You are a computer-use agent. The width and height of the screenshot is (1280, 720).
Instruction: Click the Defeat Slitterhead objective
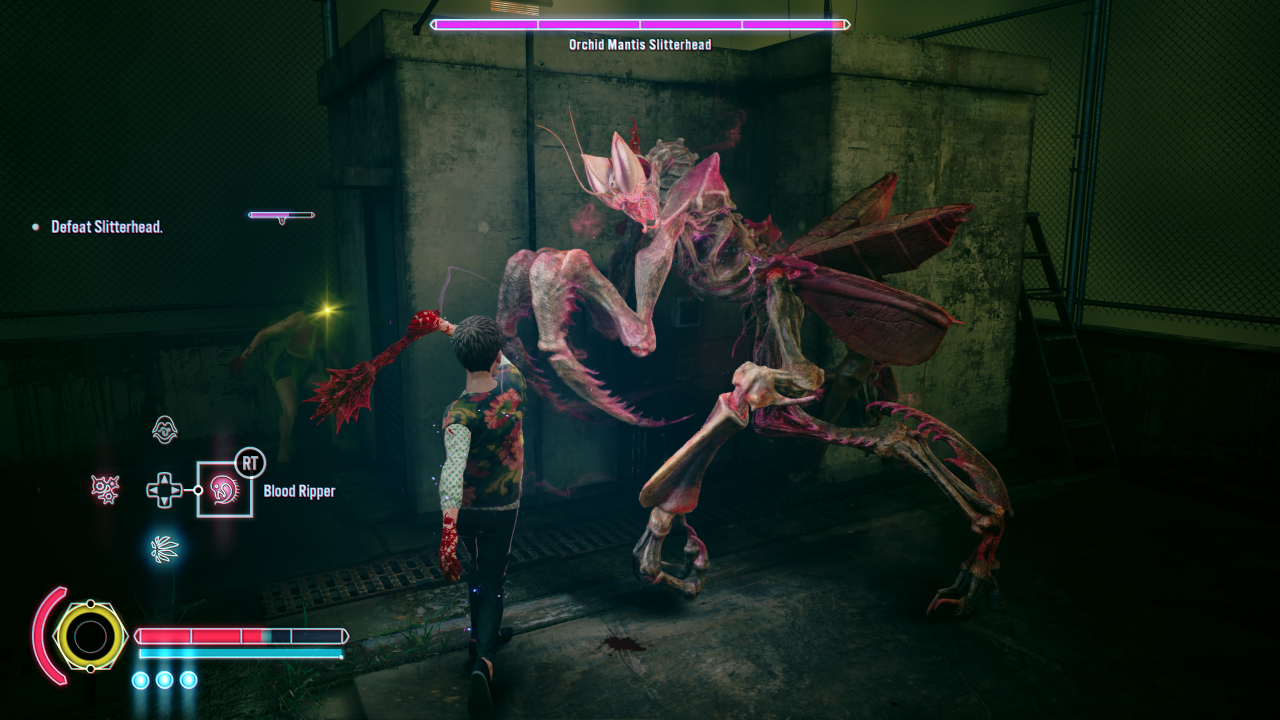click(x=107, y=227)
